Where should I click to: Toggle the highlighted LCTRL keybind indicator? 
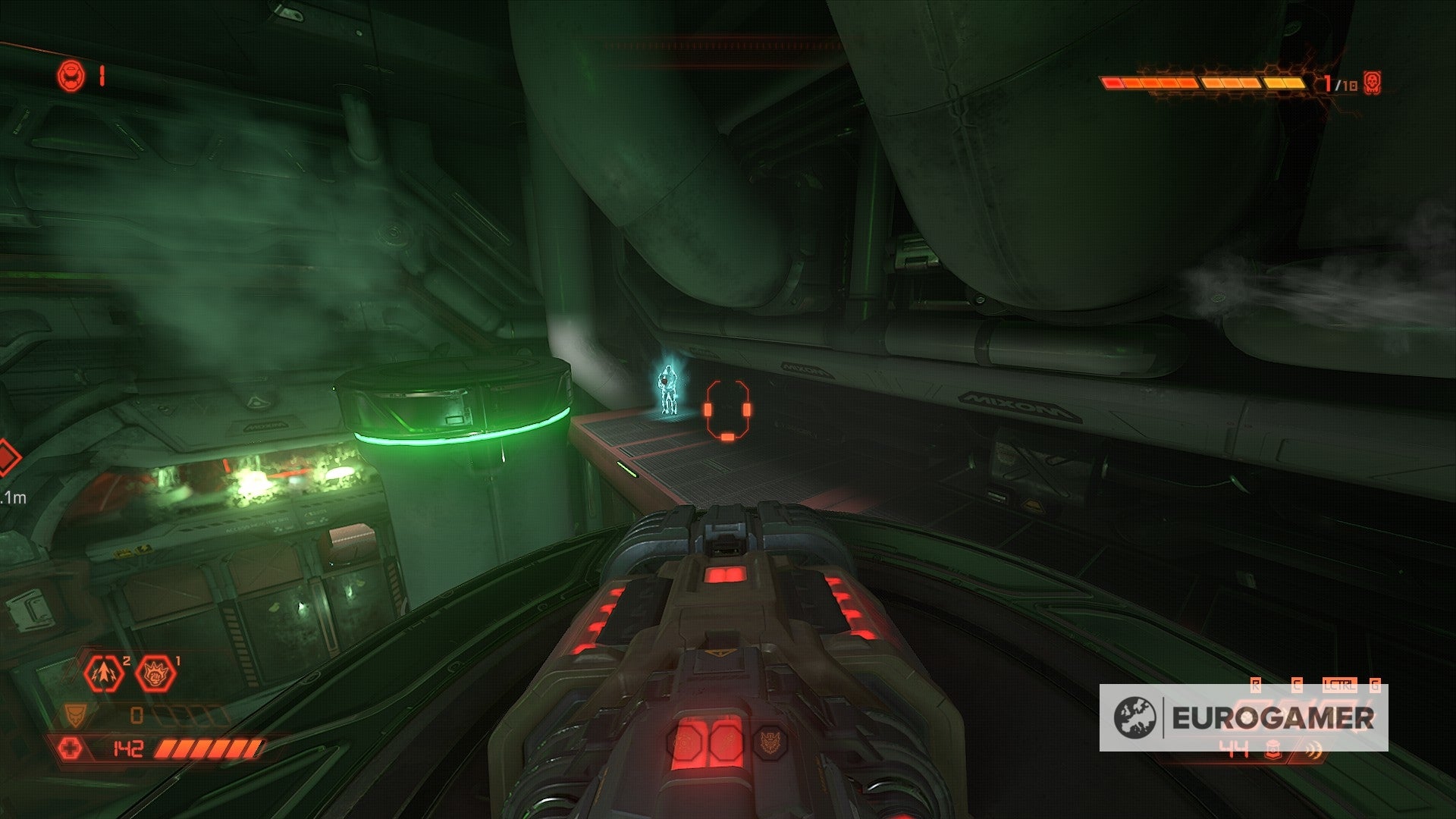pos(1339,684)
